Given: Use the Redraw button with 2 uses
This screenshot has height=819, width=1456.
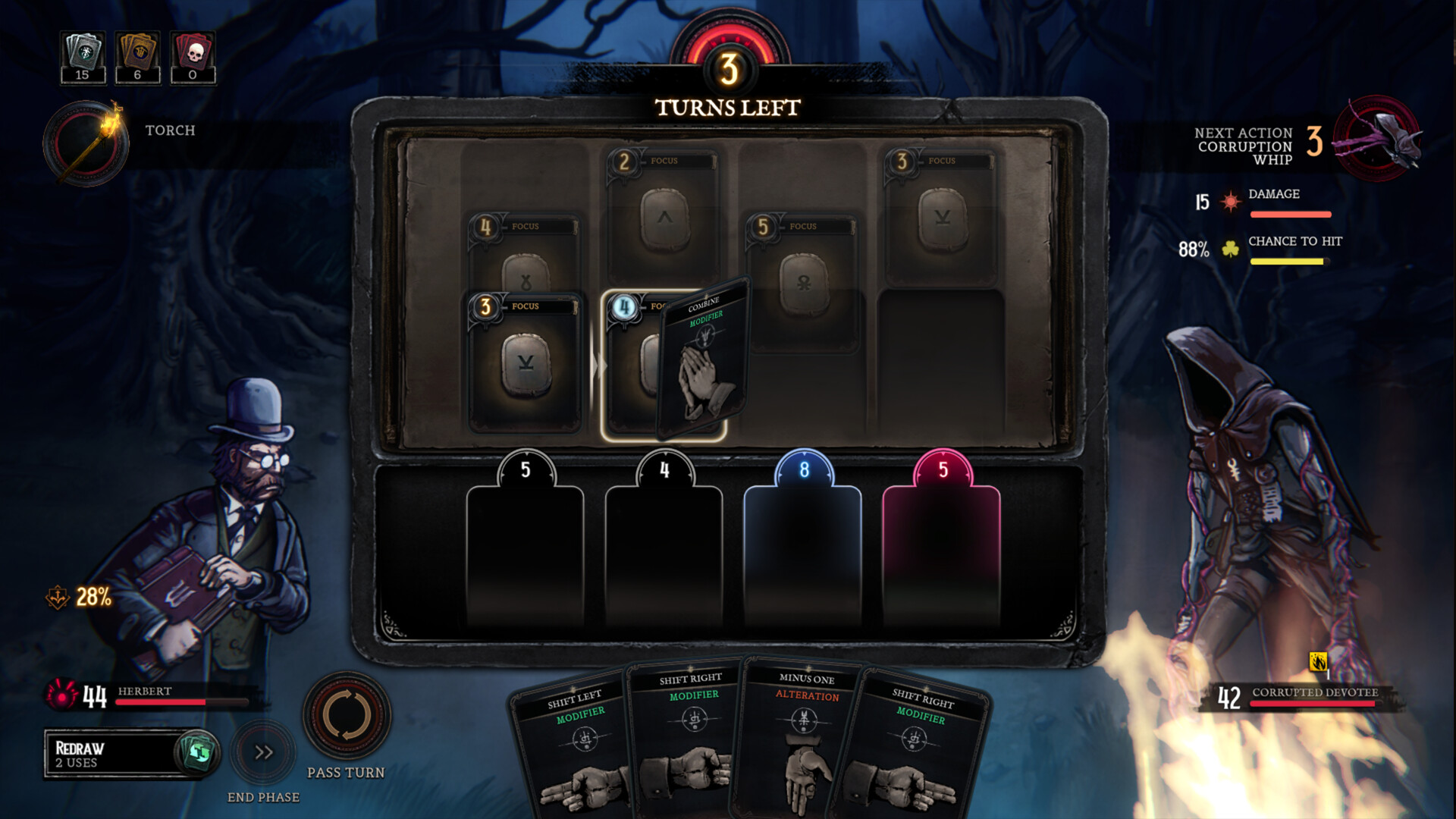Looking at the screenshot, I should (125, 755).
